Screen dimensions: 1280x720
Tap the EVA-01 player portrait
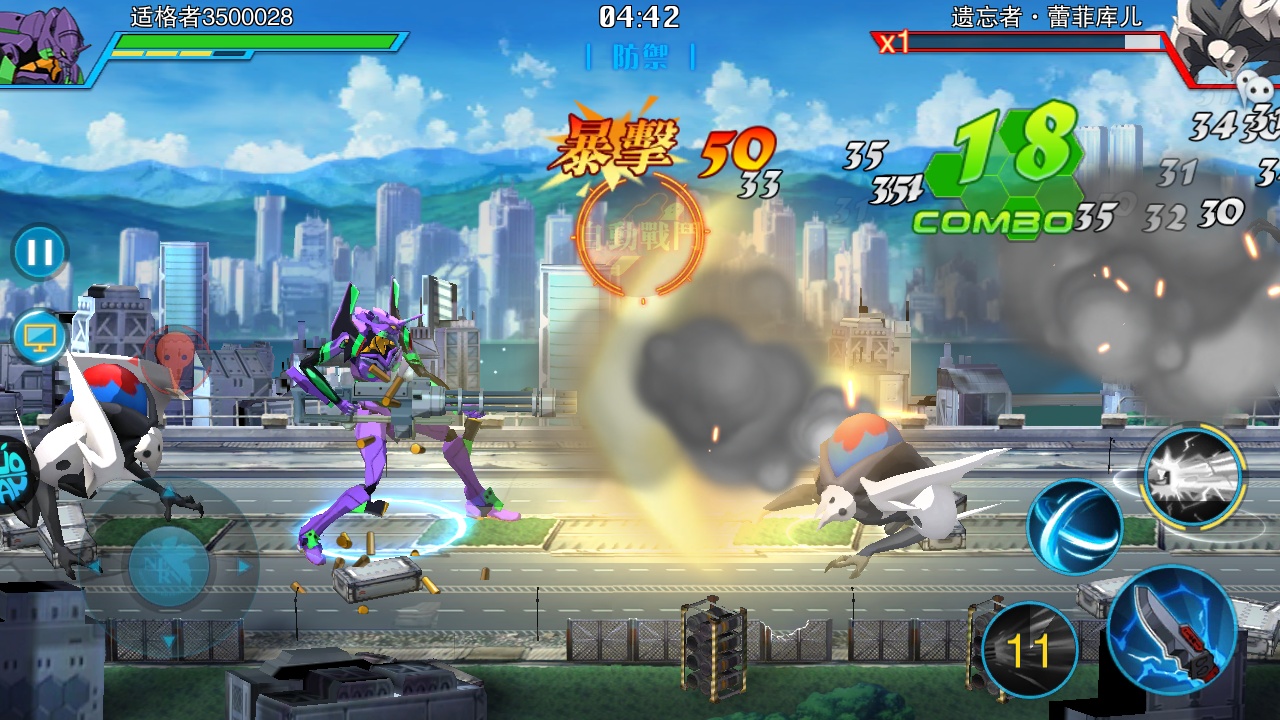[47, 45]
